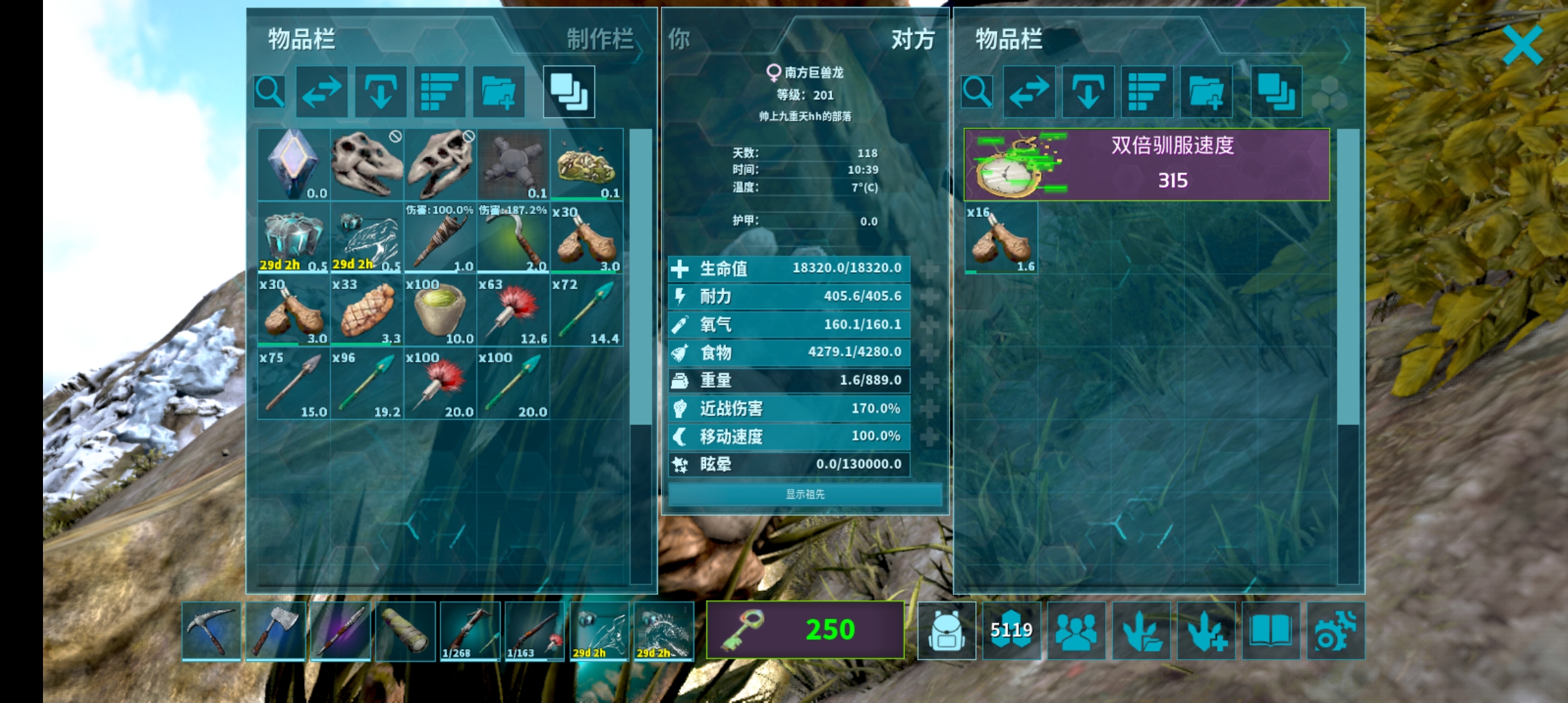Screen dimensions: 1568x703
Task: Open the tribe members menu
Action: [x=1076, y=630]
